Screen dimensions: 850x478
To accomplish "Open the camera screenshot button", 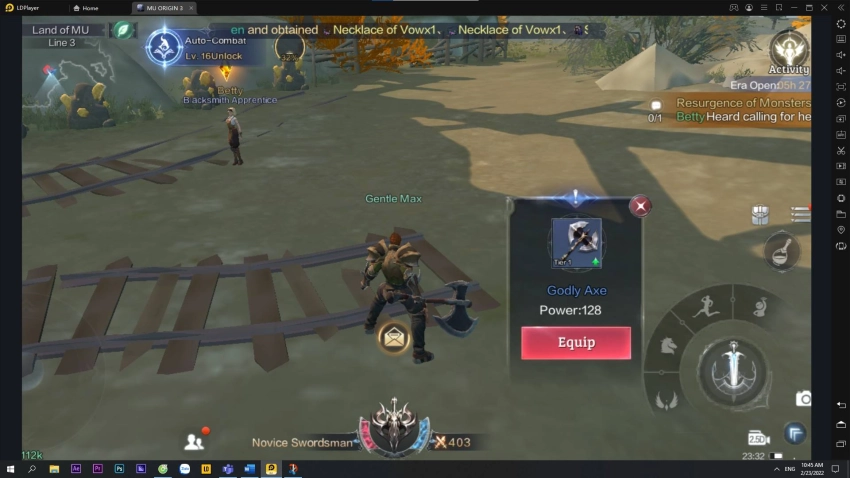I will (x=803, y=399).
